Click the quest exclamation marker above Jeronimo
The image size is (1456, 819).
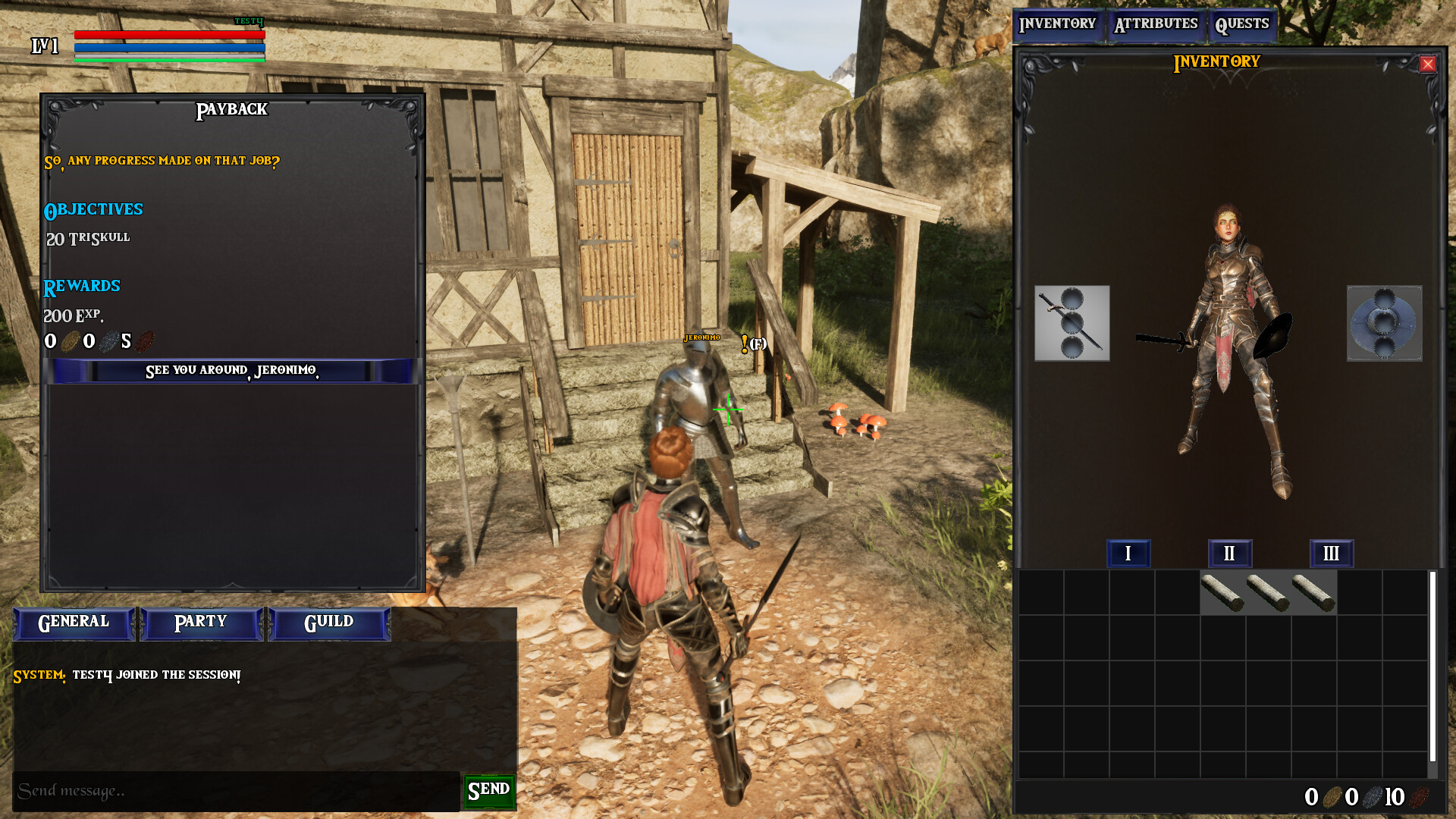[745, 343]
